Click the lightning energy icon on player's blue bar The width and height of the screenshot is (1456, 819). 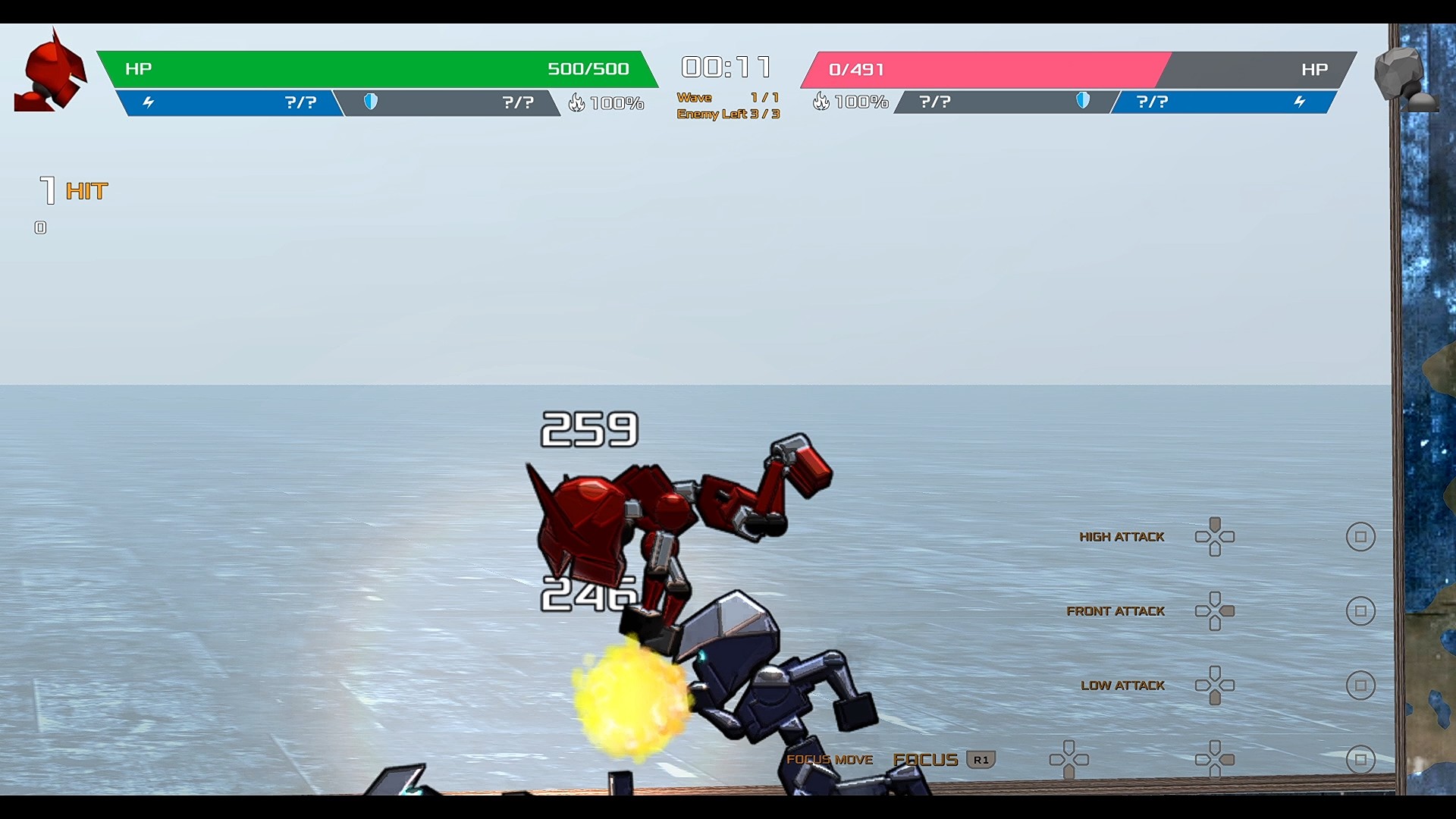(x=150, y=100)
